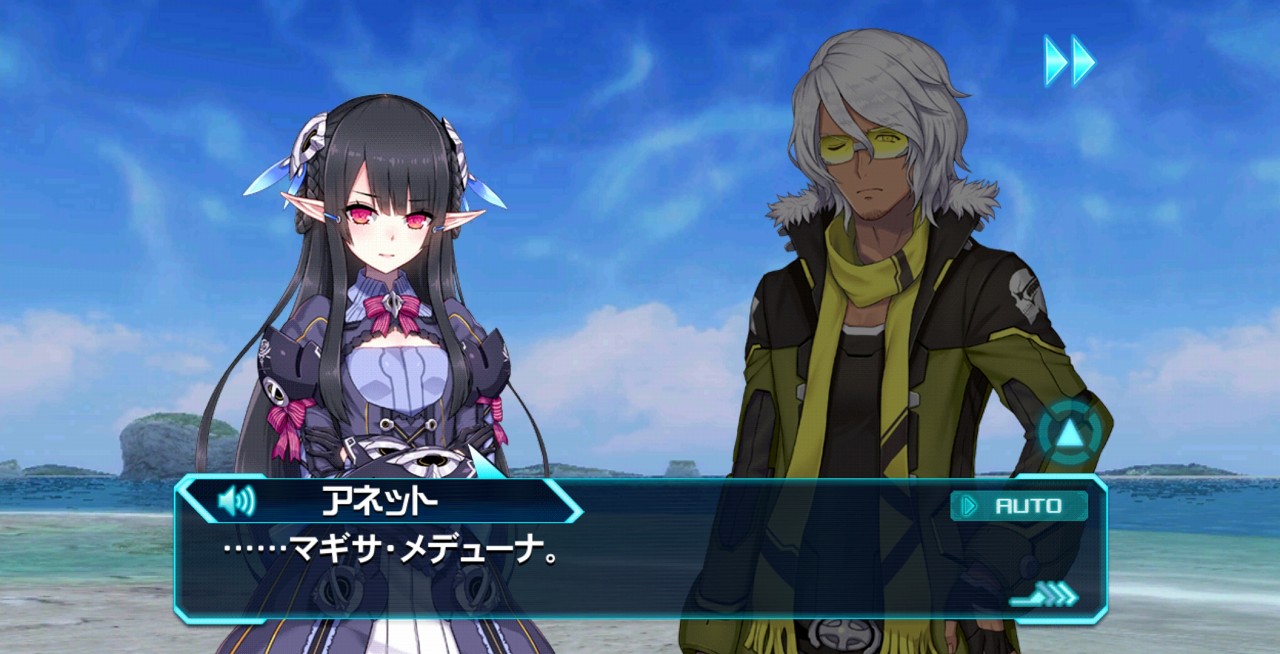Skip dialogue with the fast-forward arrows

1069,60
